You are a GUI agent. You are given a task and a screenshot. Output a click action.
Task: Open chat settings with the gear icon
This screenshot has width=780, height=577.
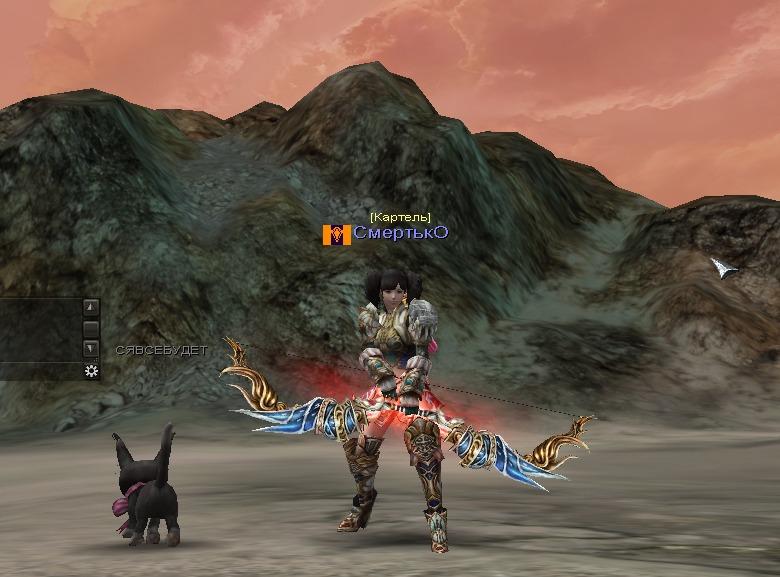[91, 371]
